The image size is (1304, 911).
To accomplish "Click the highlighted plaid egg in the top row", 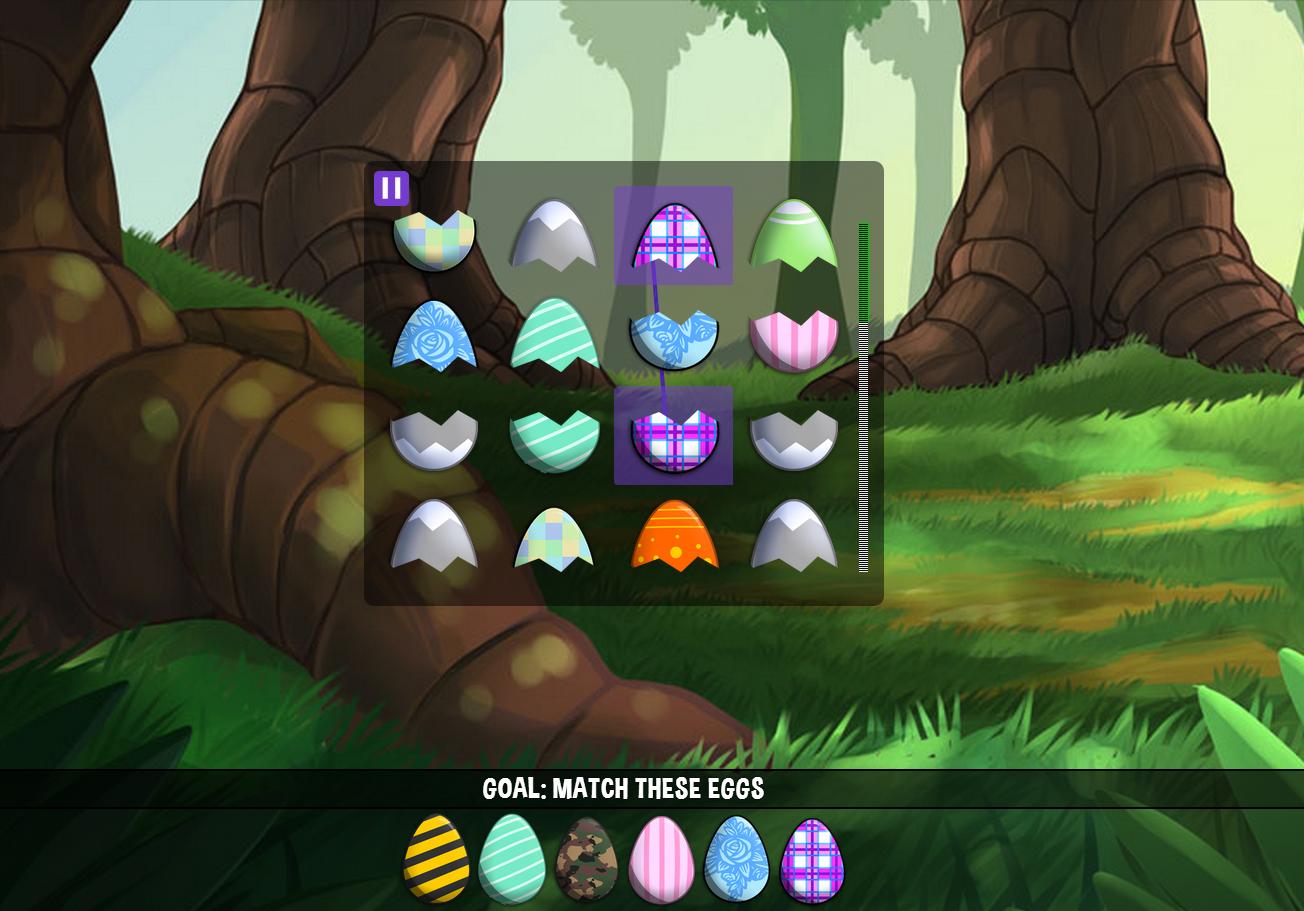I will coord(673,238).
